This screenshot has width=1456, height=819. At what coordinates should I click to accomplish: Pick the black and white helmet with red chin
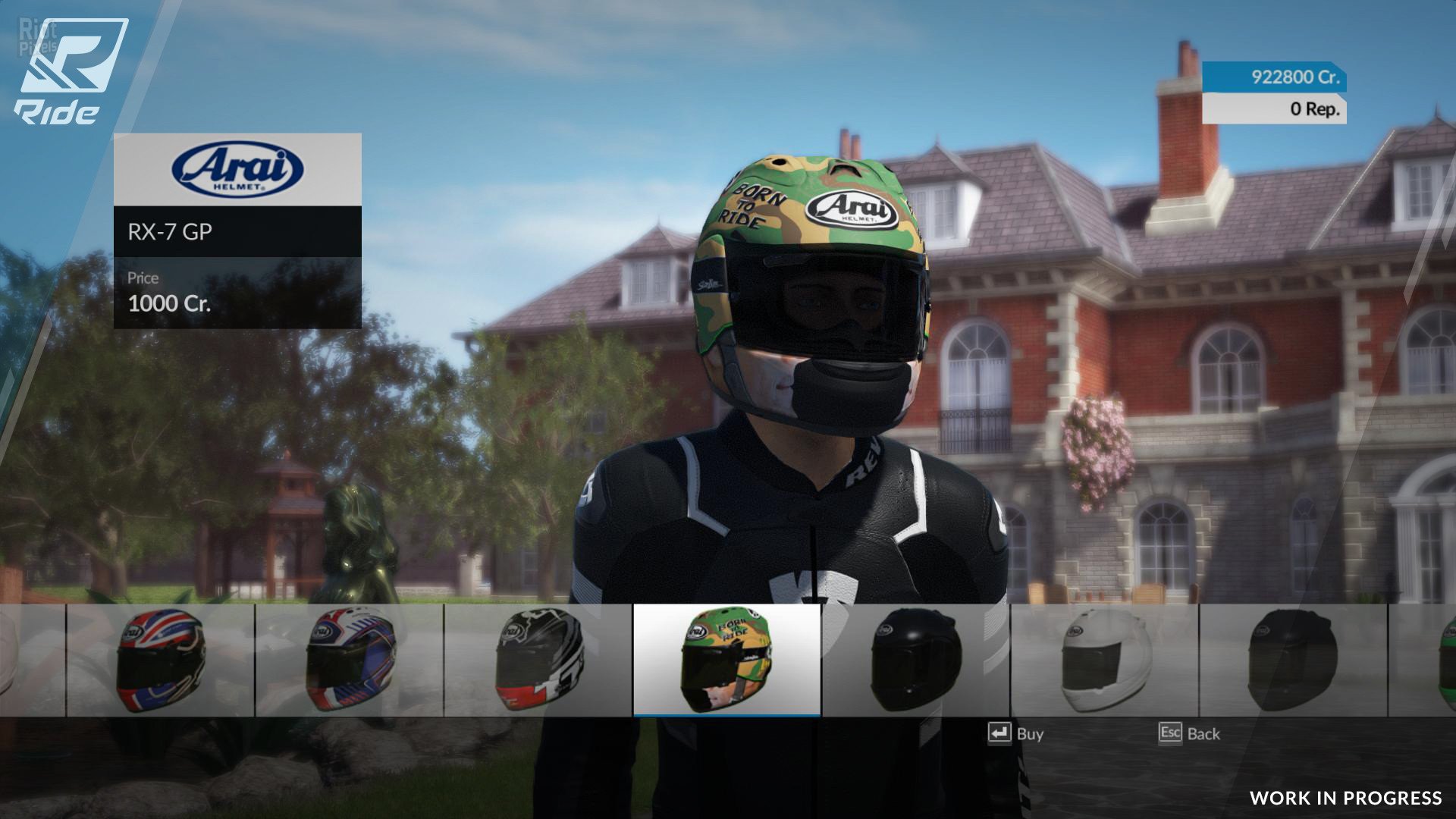coord(538,660)
